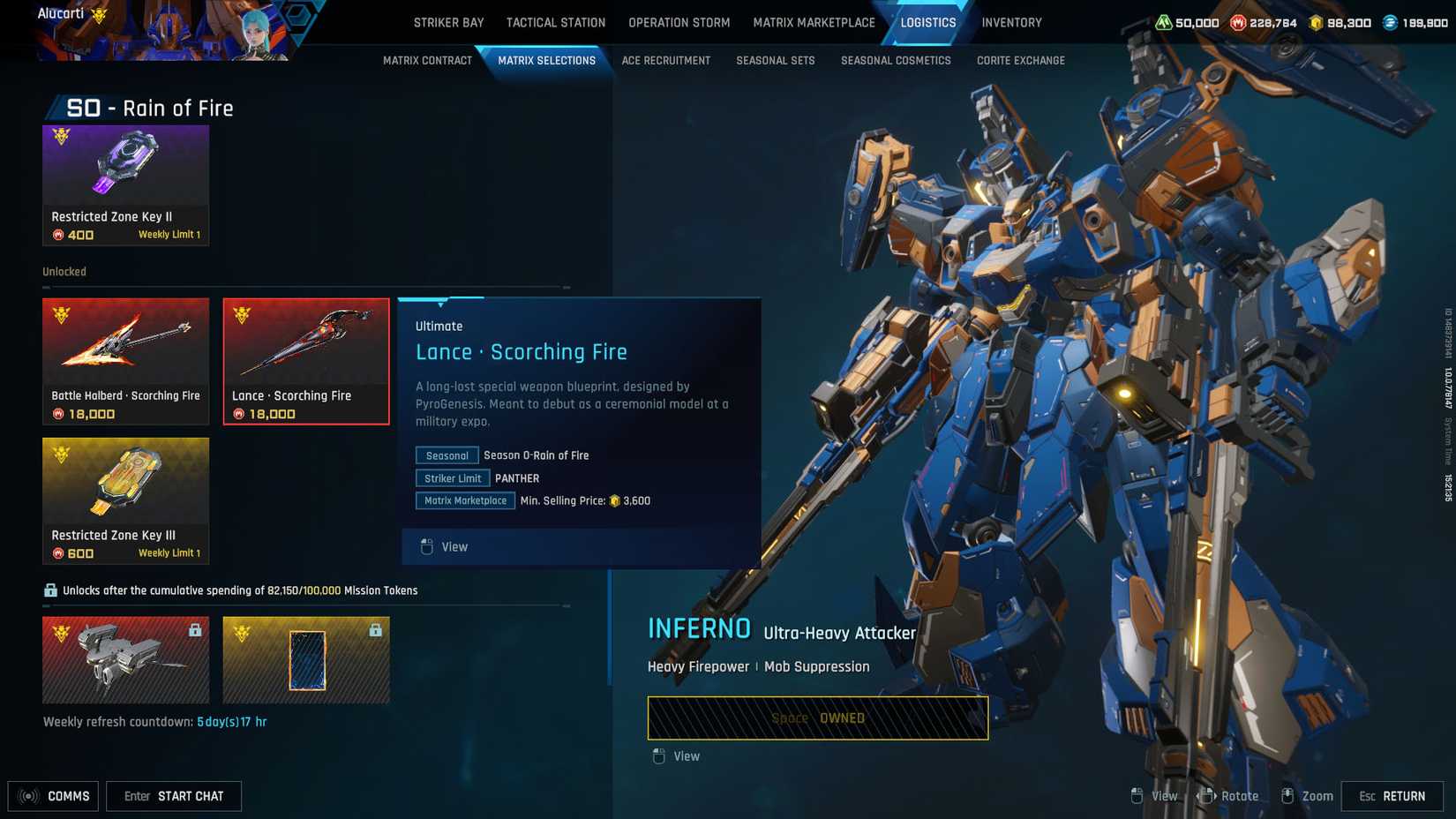Click the Seasonal tag on Lance details
Screen dimensions: 1456x819
pyautogui.click(x=447, y=455)
